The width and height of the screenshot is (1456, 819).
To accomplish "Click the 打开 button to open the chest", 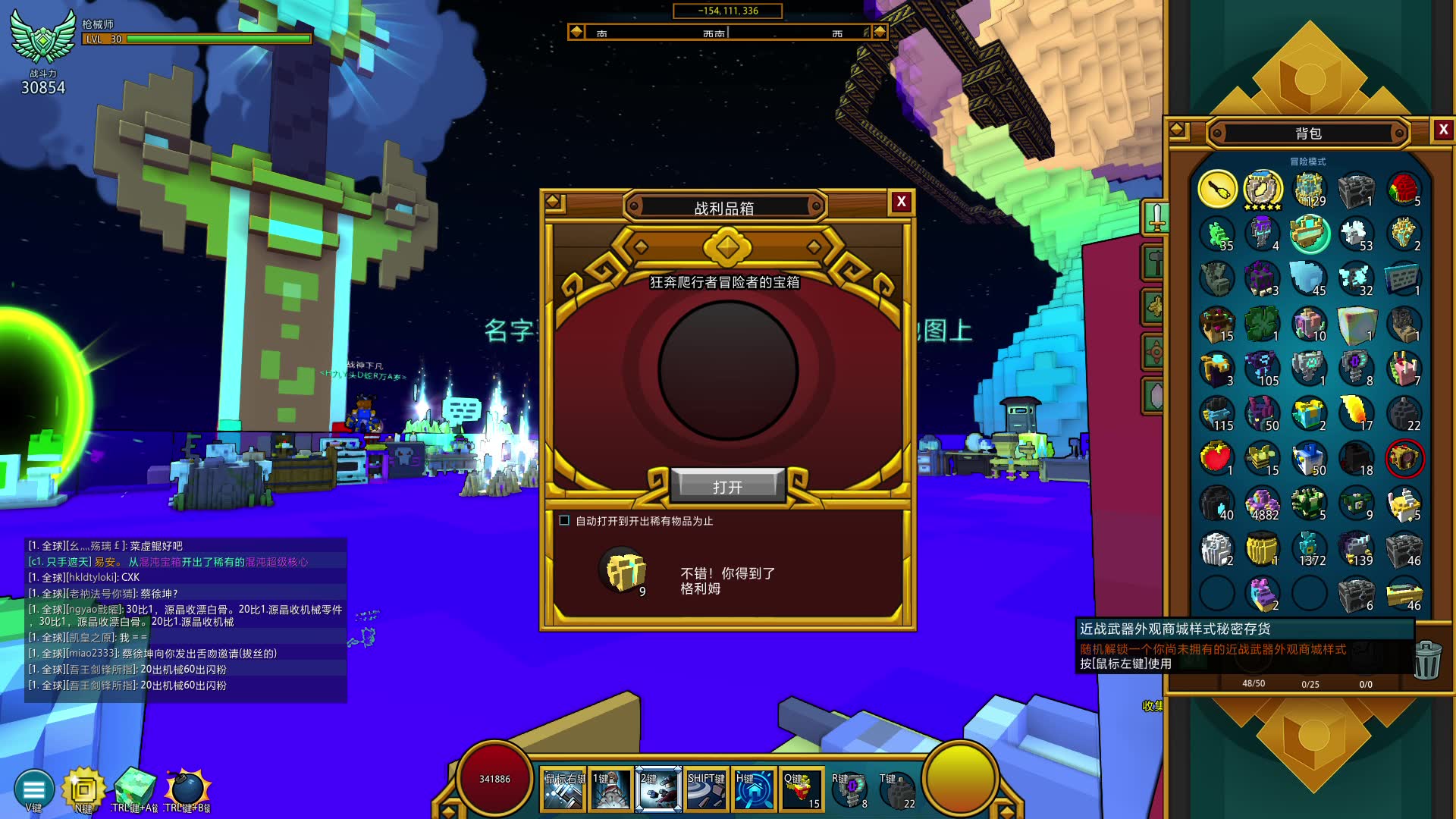I will [x=727, y=487].
